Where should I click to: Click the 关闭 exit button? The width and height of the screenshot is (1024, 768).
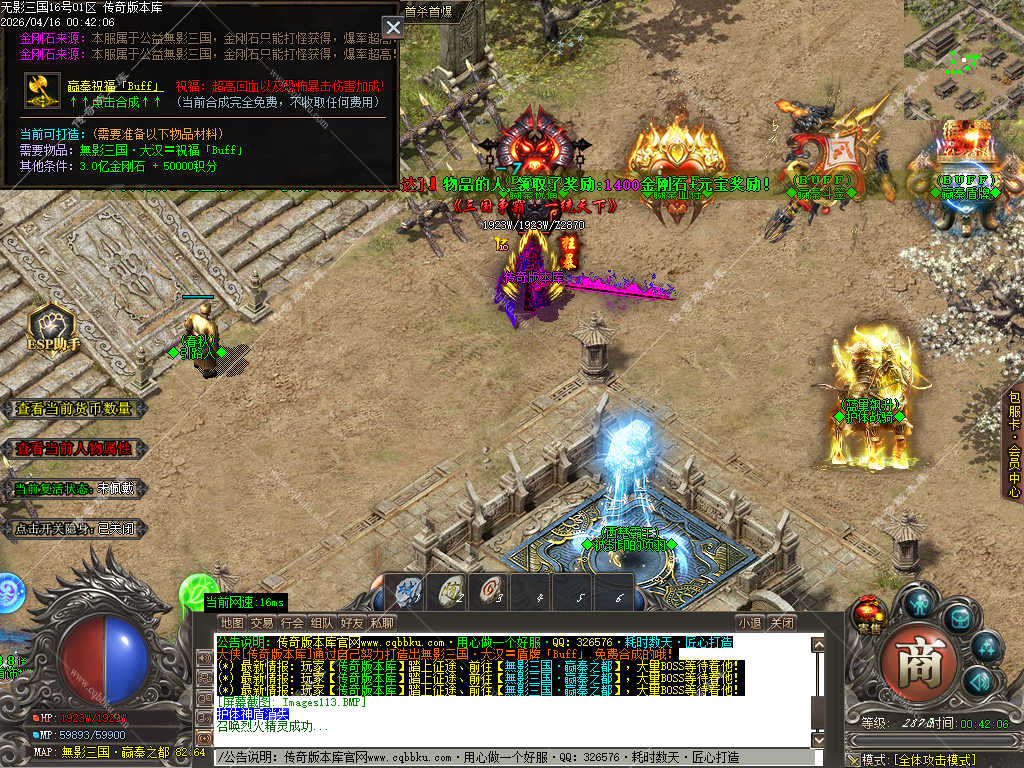pos(782,623)
